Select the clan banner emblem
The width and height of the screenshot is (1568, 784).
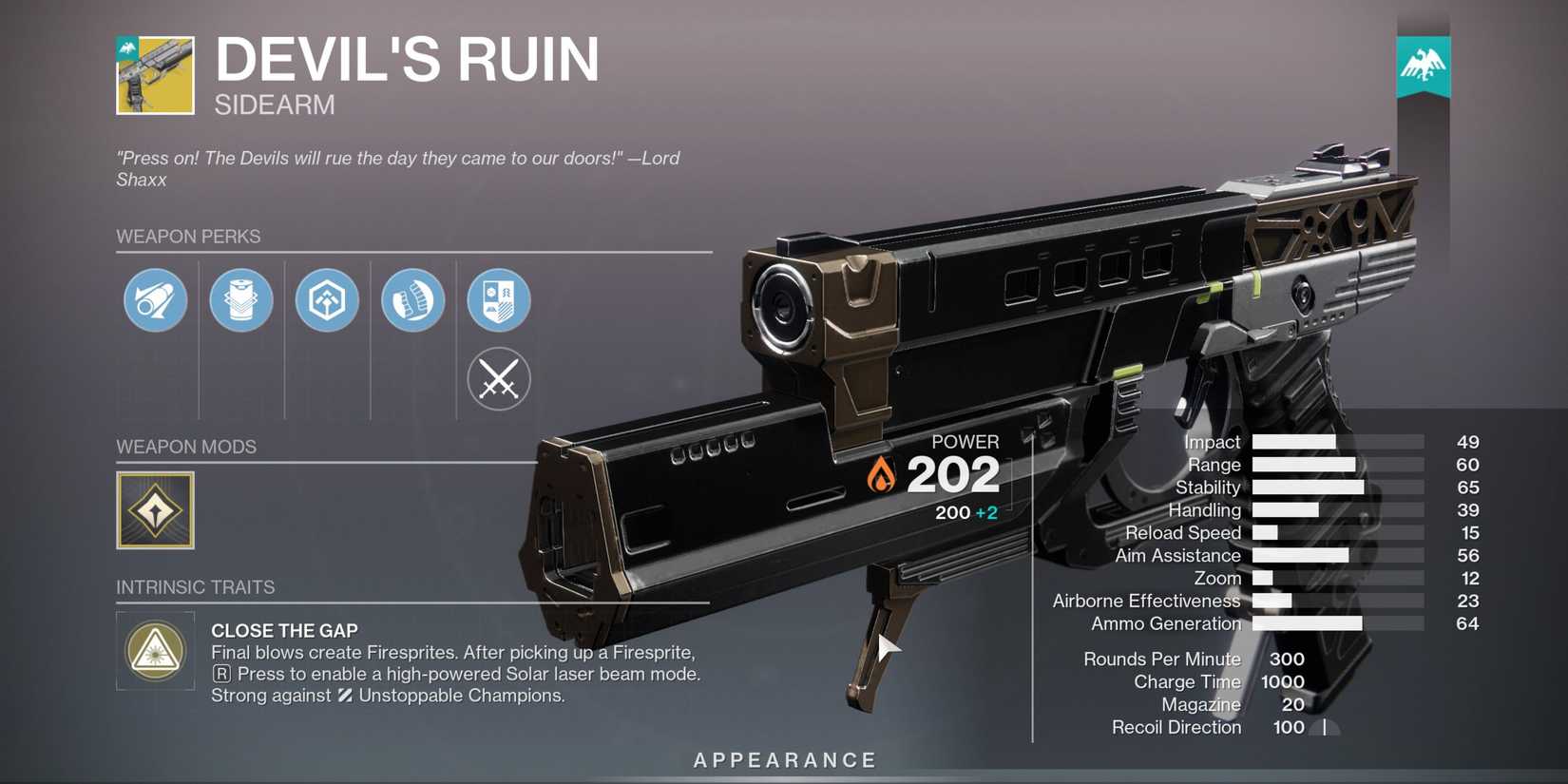pyautogui.click(x=1422, y=65)
